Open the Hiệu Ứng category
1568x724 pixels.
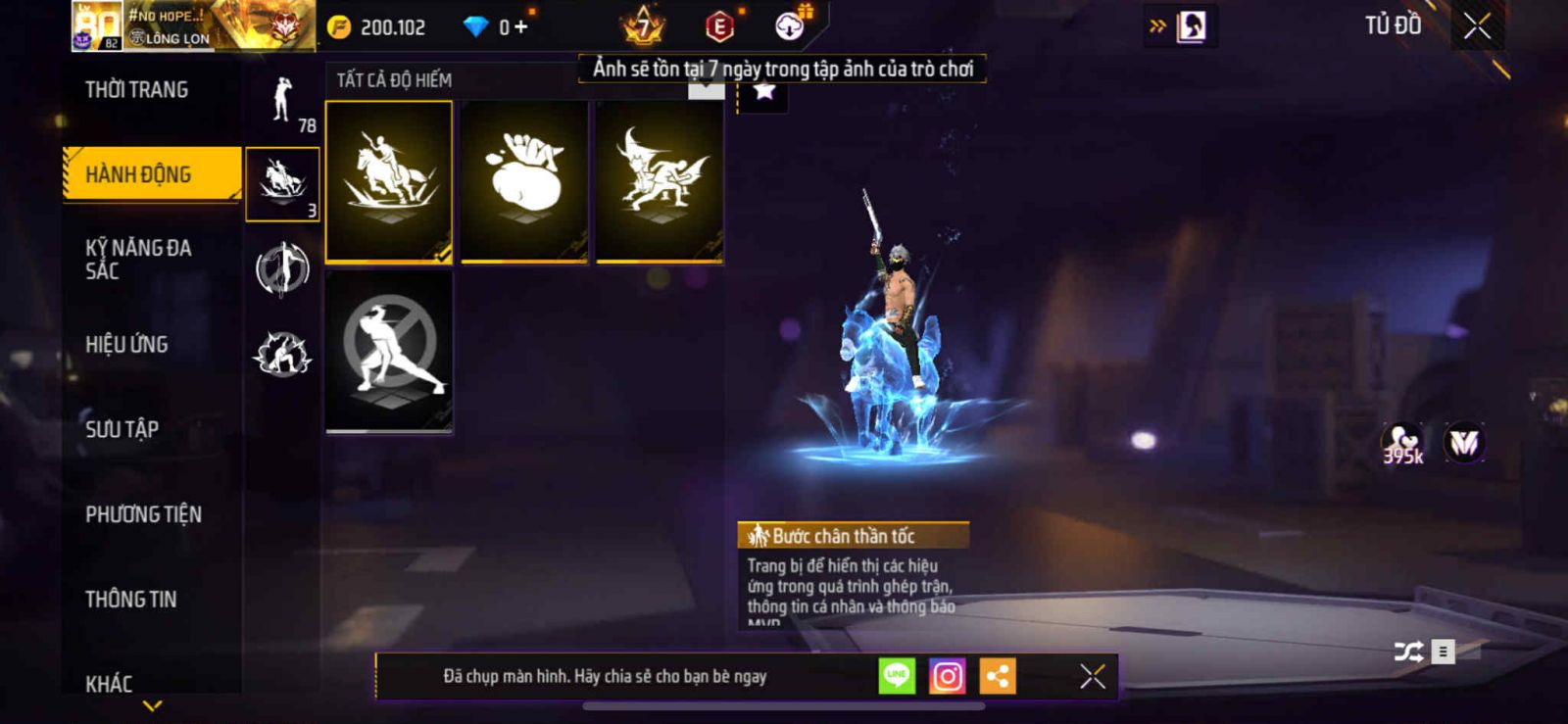[x=126, y=344]
